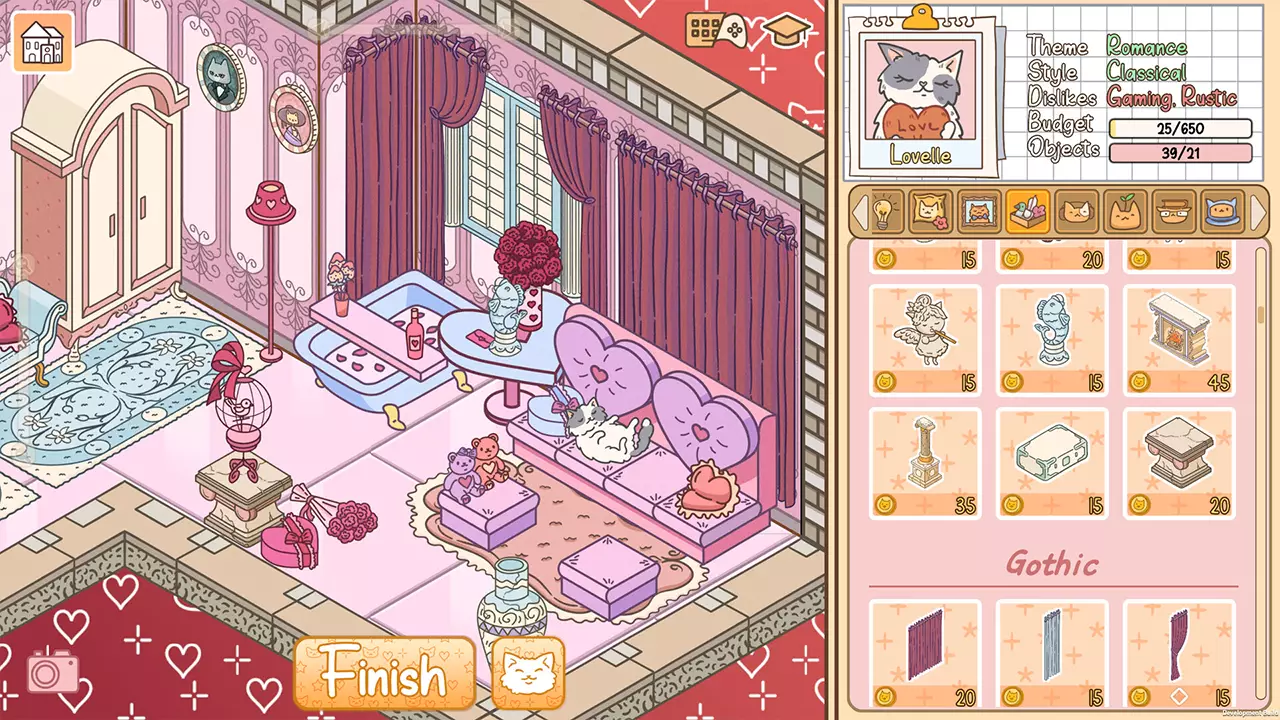Open the framed cat wall decor category
The width and height of the screenshot is (1280, 720).
978,212
